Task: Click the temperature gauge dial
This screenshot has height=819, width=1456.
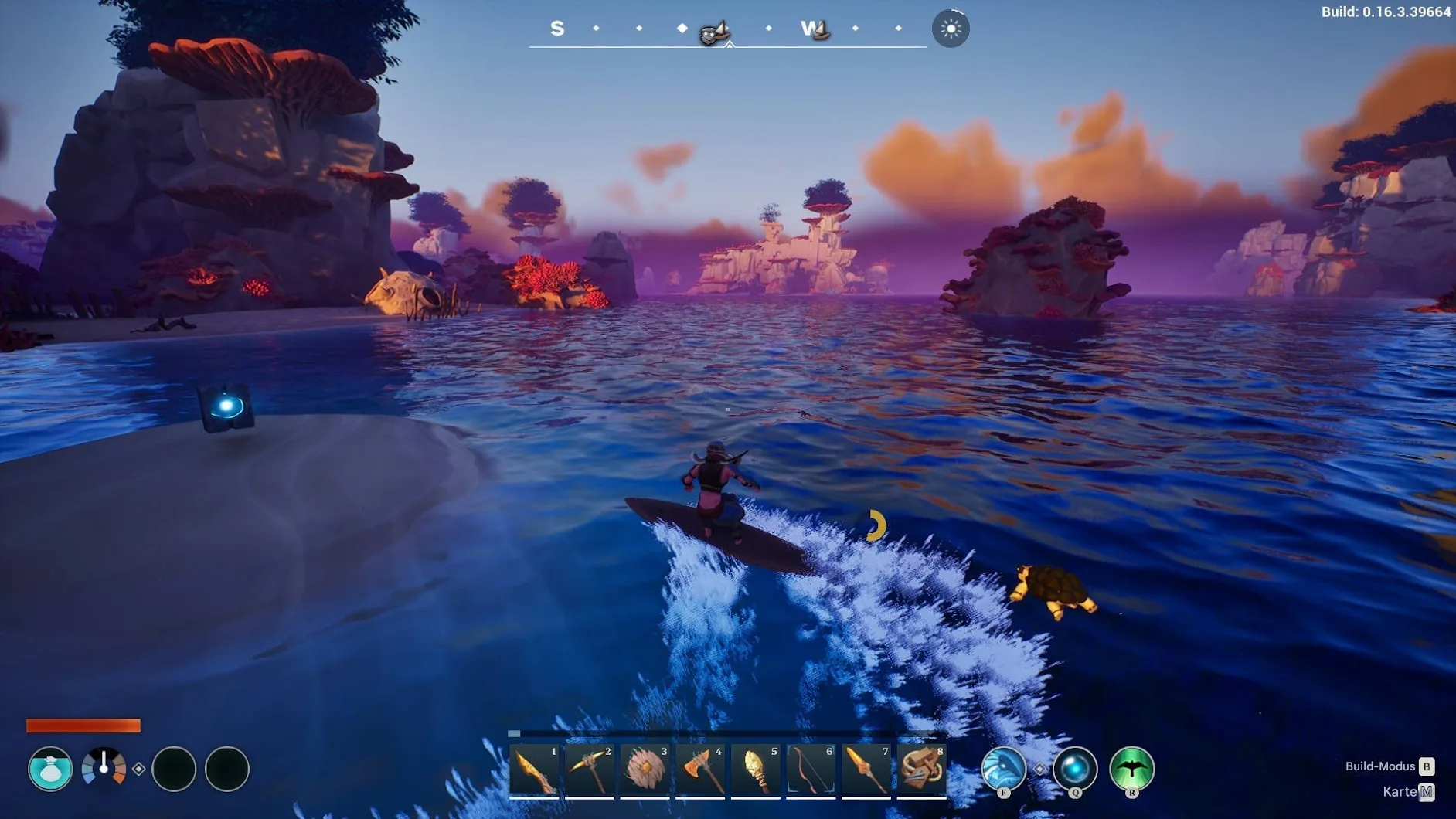Action: pyautogui.click(x=104, y=767)
